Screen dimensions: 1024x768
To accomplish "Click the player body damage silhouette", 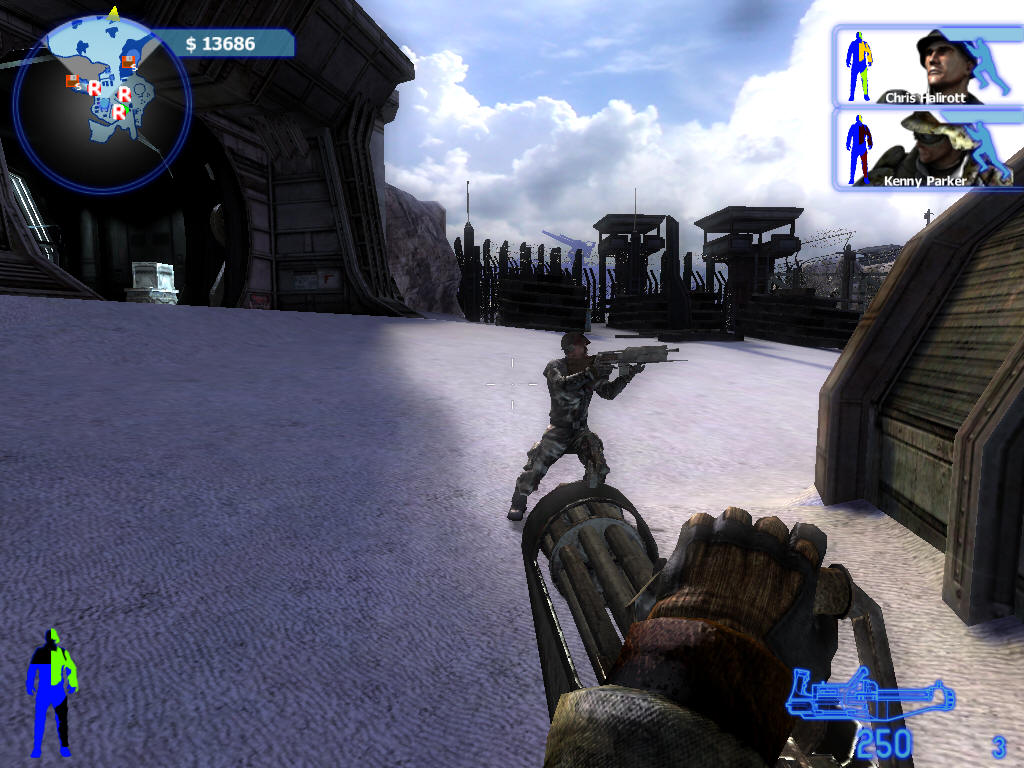I will (51, 692).
